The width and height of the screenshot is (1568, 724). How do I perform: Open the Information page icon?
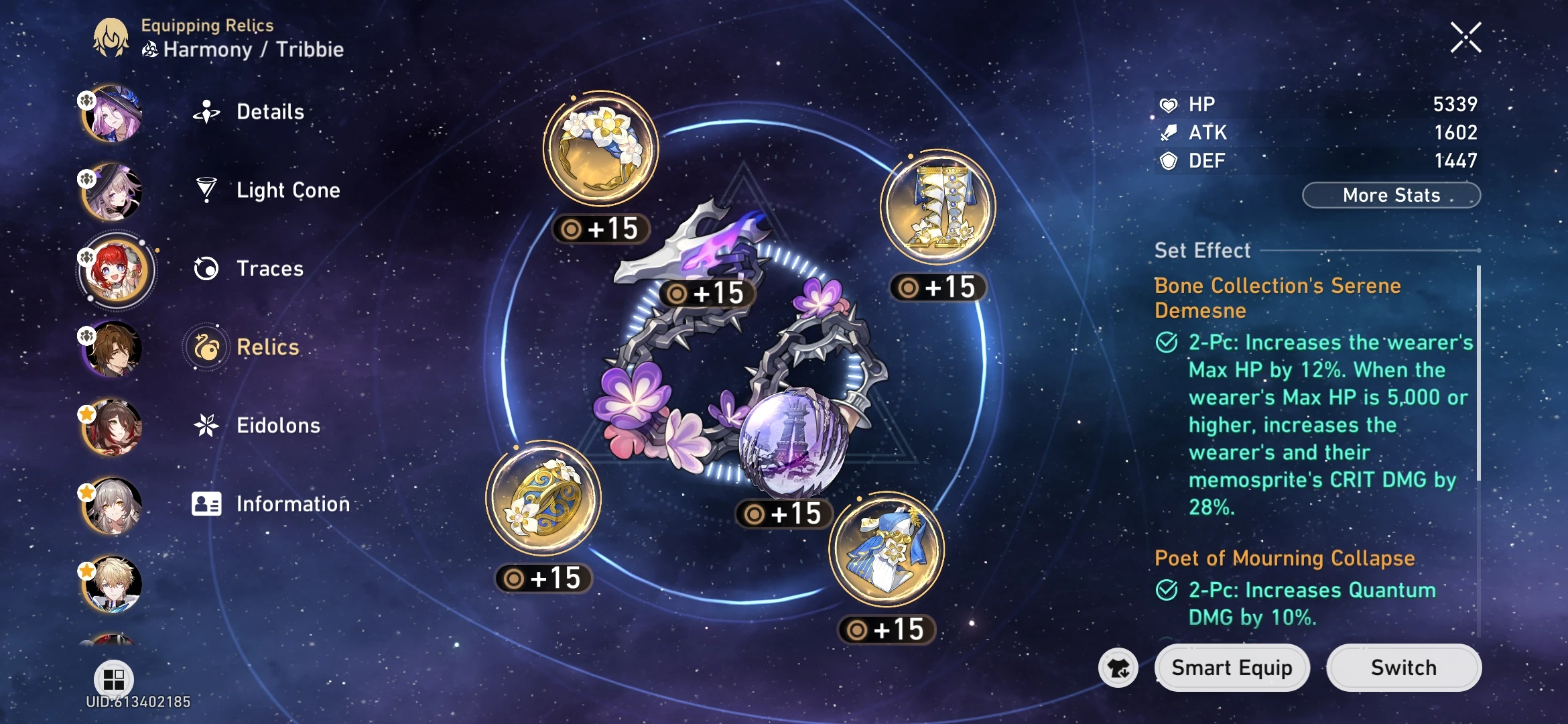pos(208,504)
